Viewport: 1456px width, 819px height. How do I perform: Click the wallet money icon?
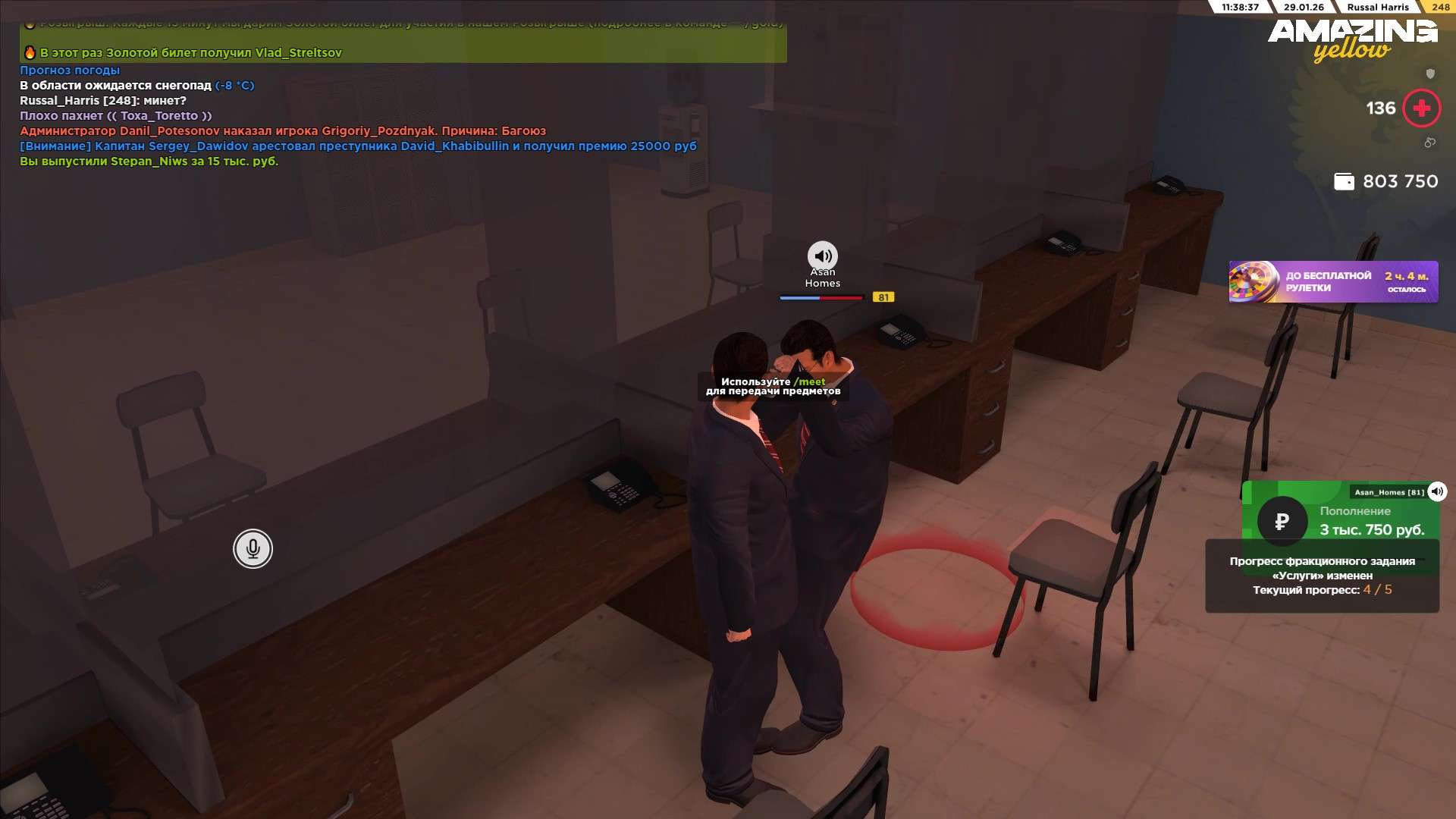1344,182
